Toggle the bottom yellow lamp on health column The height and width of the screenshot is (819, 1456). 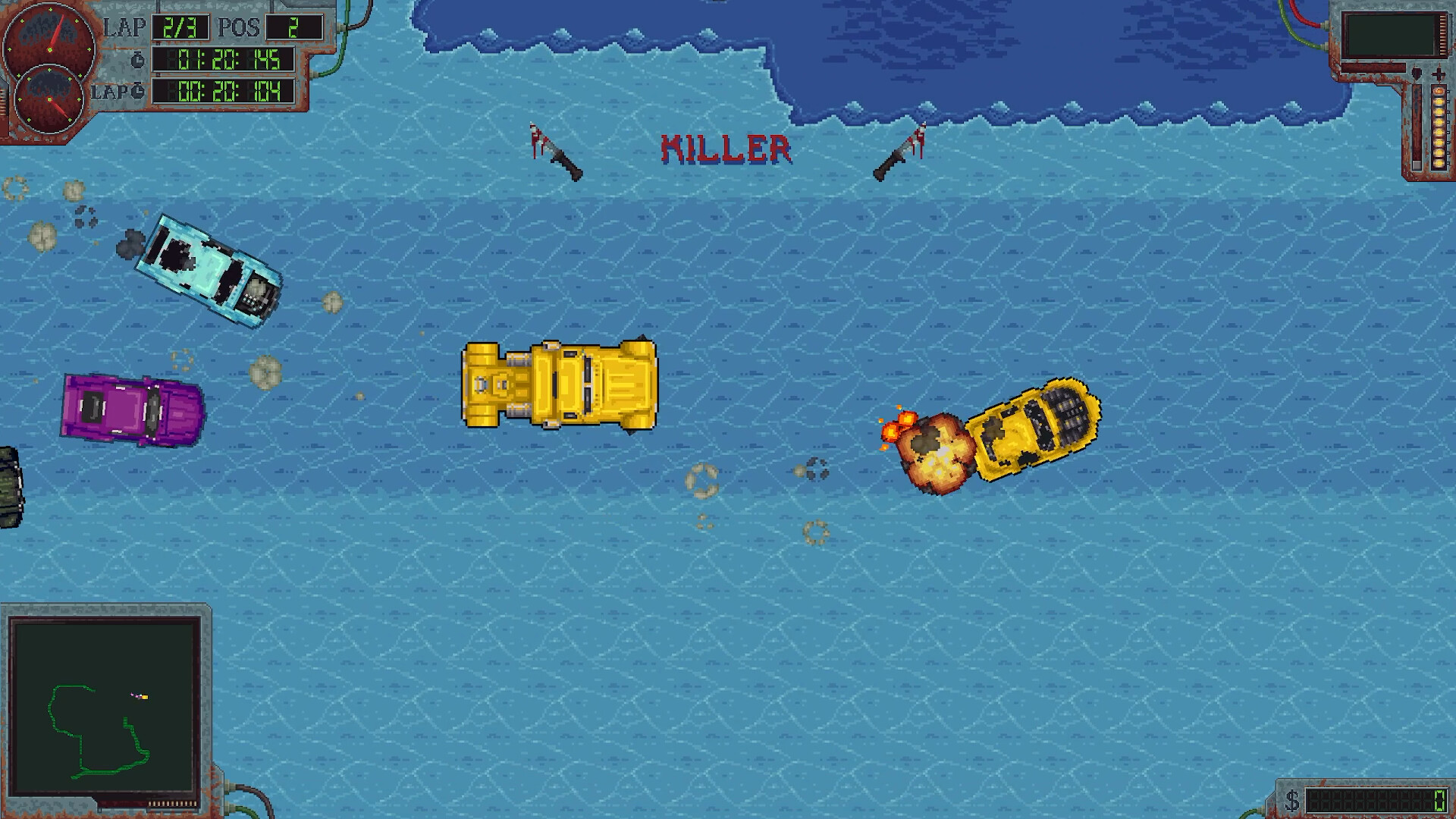coord(1439,161)
